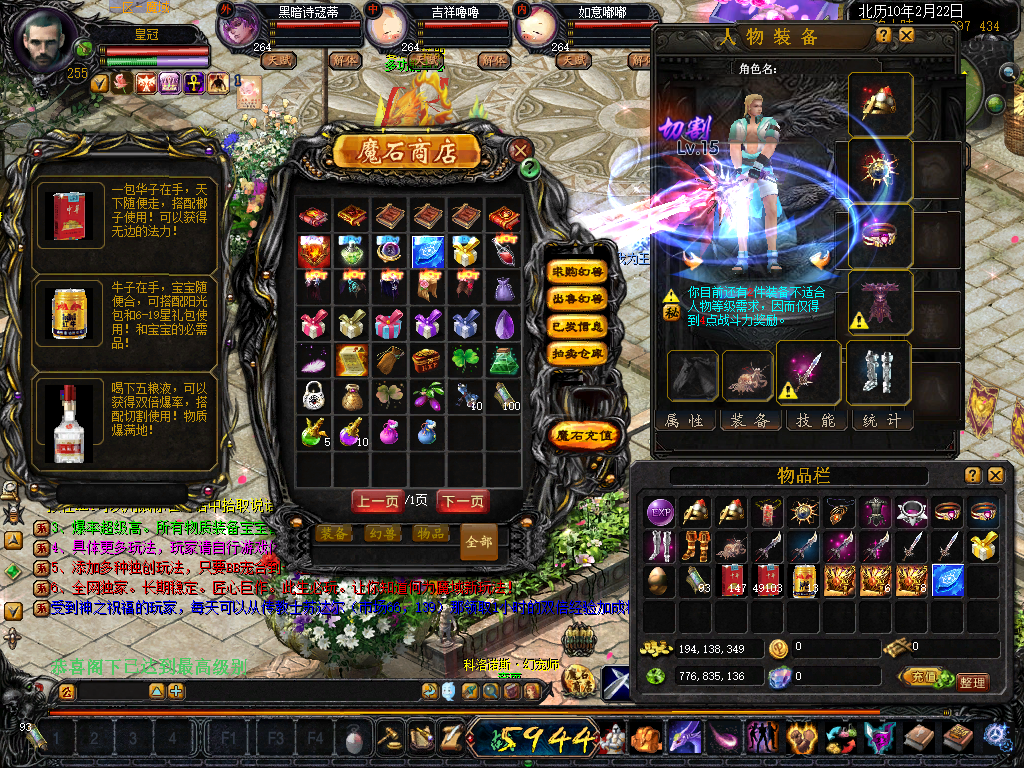Image resolution: width=1024 pixels, height=768 pixels.
Task: Close the 人物装备 equipment window
Action: pyautogui.click(x=906, y=35)
